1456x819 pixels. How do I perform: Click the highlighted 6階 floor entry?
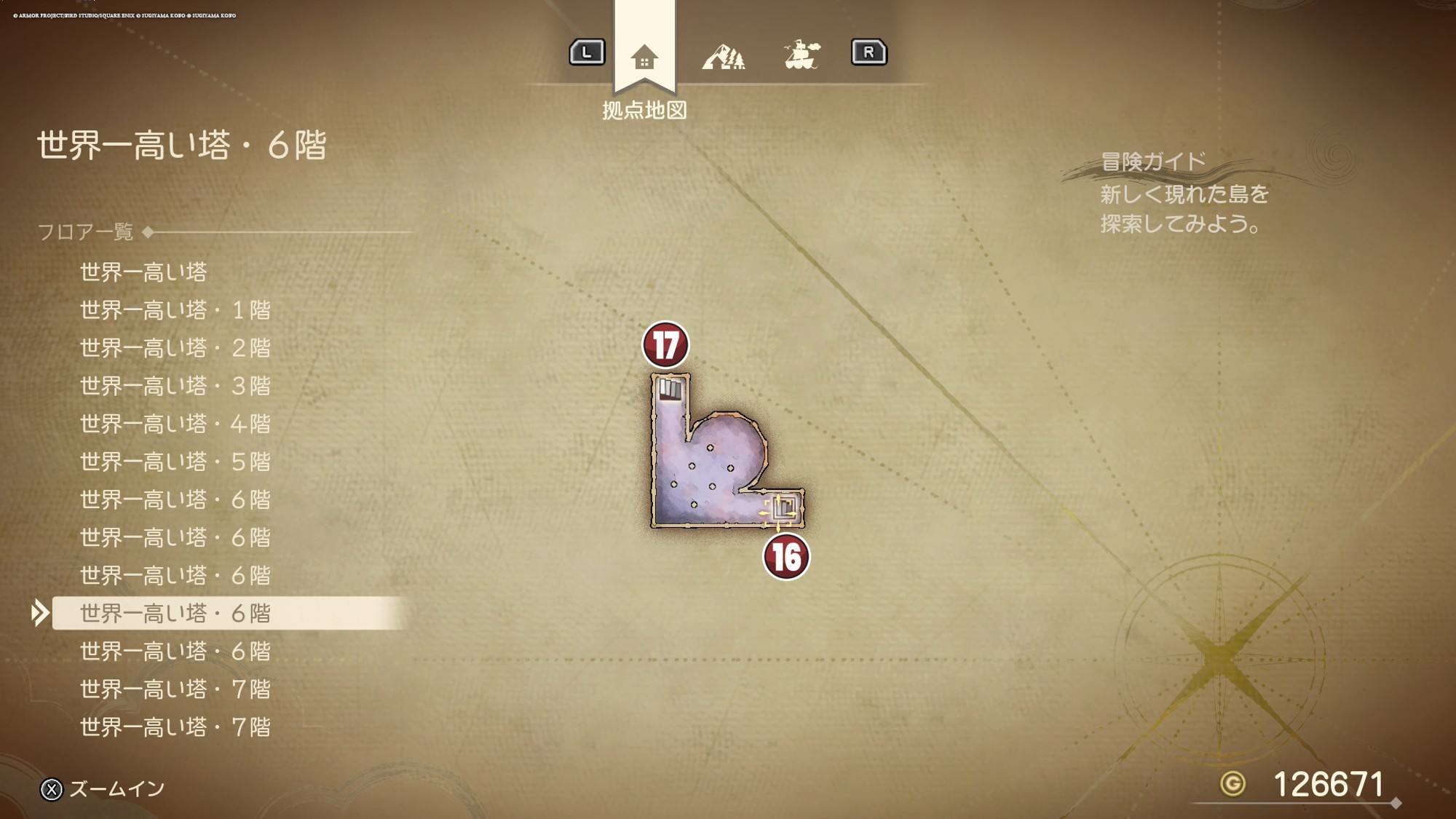175,614
